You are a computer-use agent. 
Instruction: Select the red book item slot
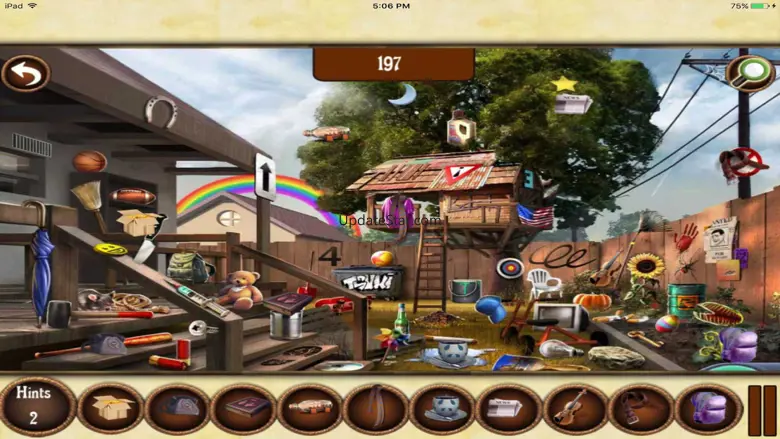(x=244, y=408)
